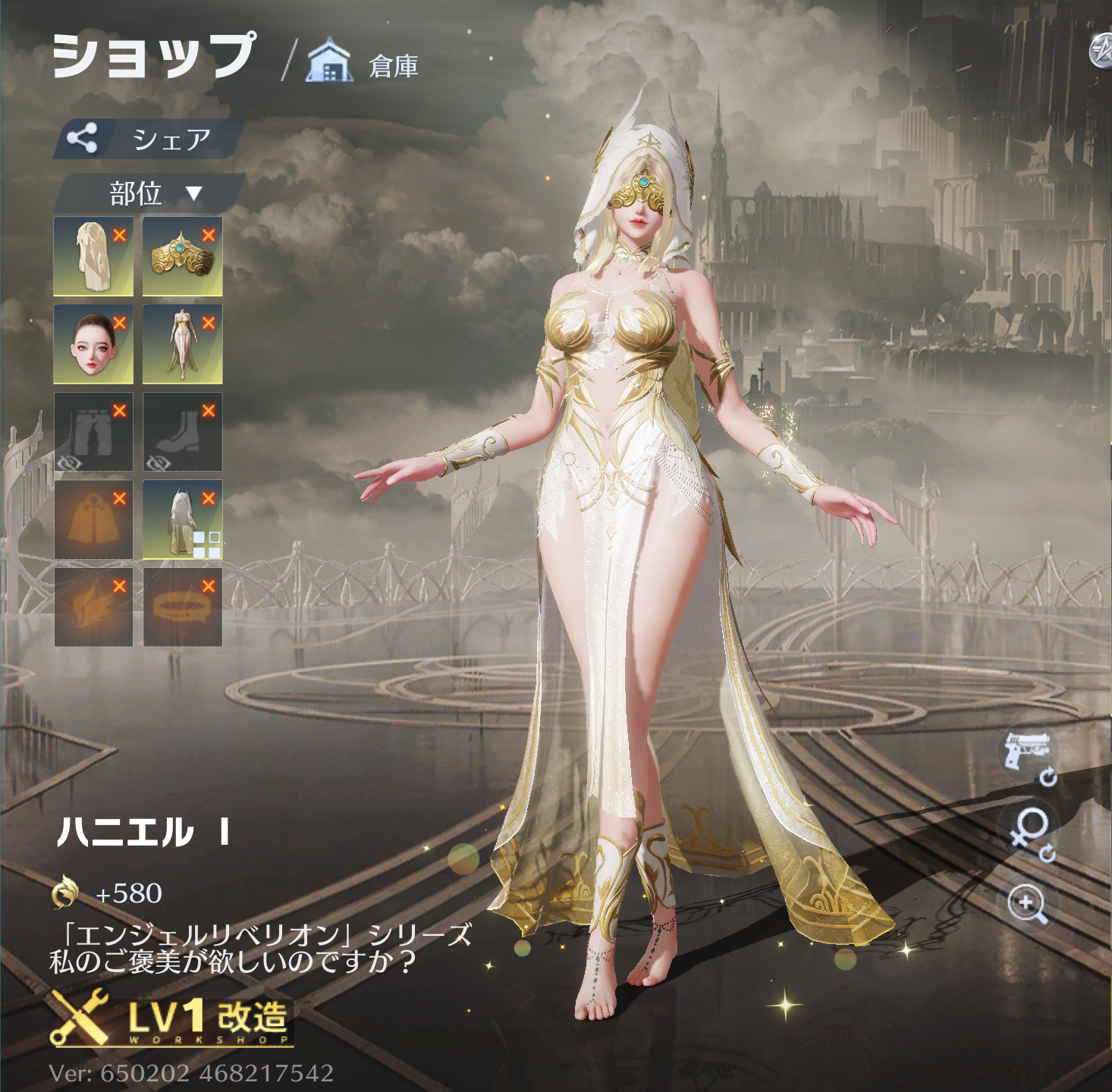
Task: Select the face makeup slot
Action: click(x=93, y=345)
